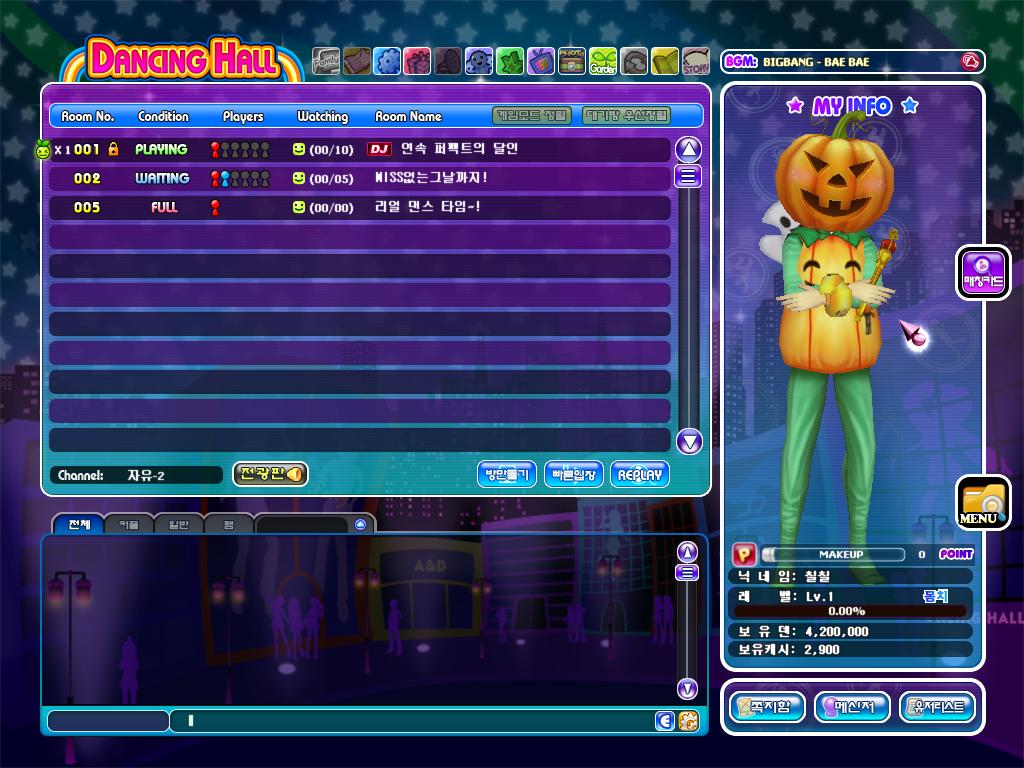This screenshot has height=768, width=1024.
Task: Use the 빠른입장 quick join button
Action: (574, 474)
